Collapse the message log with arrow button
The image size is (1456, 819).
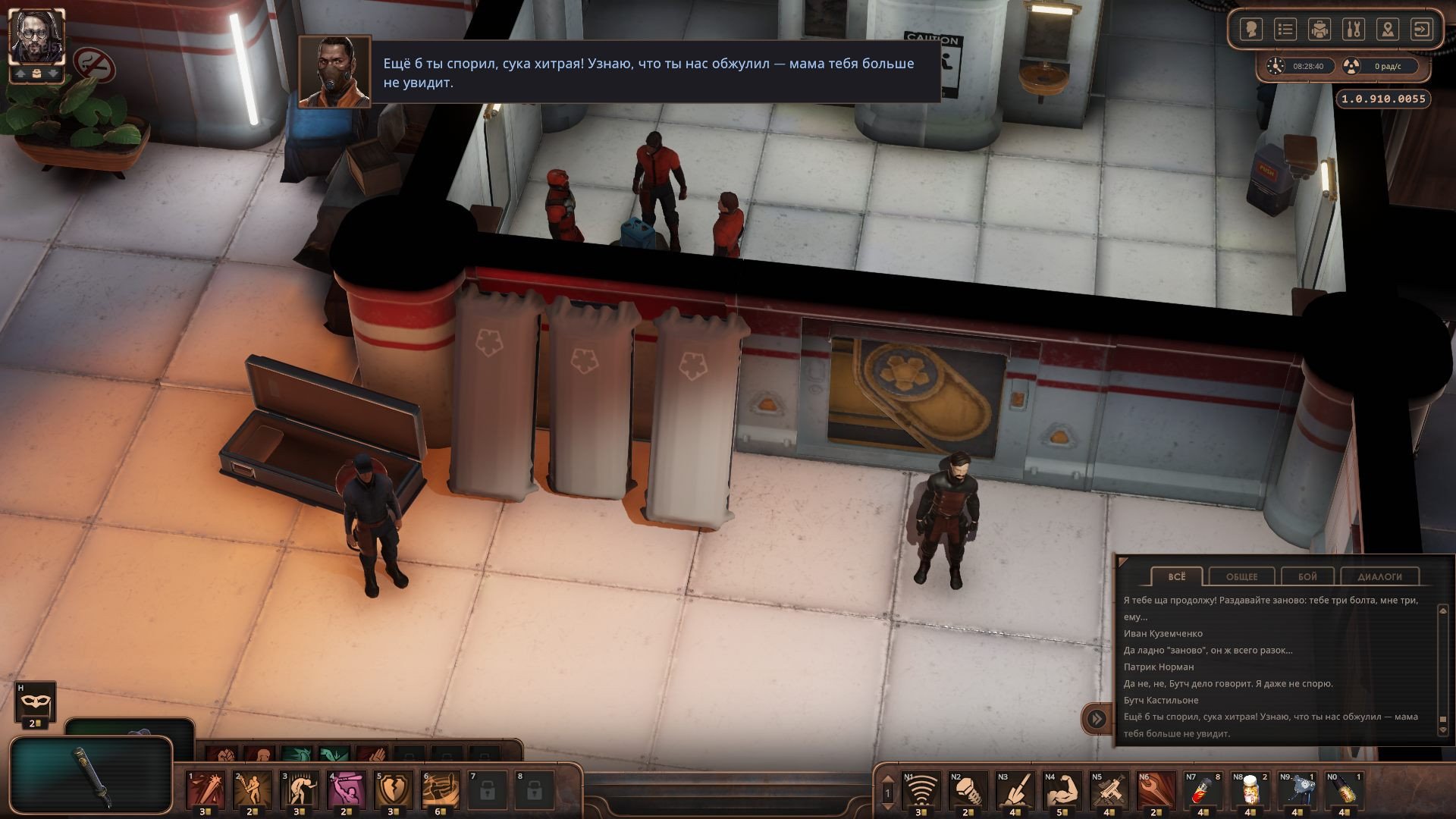[x=1097, y=718]
